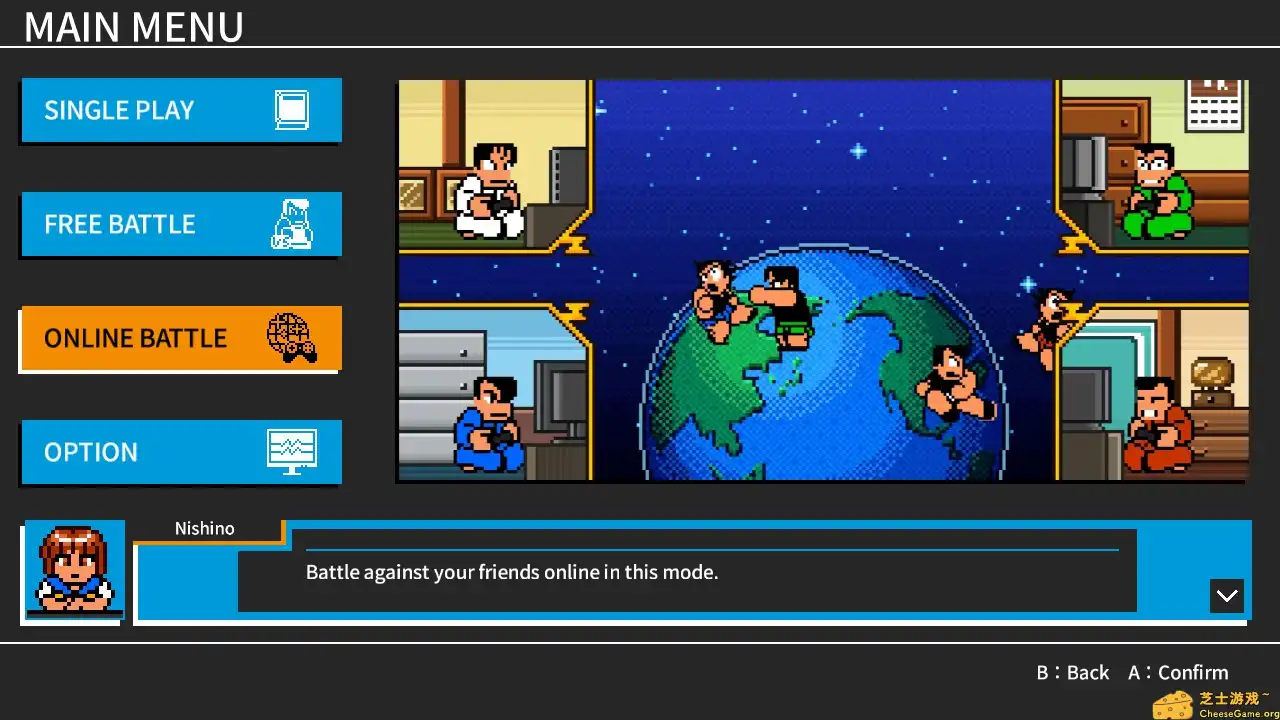Click Nishino's character portrait
The height and width of the screenshot is (720, 1280).
point(73,569)
